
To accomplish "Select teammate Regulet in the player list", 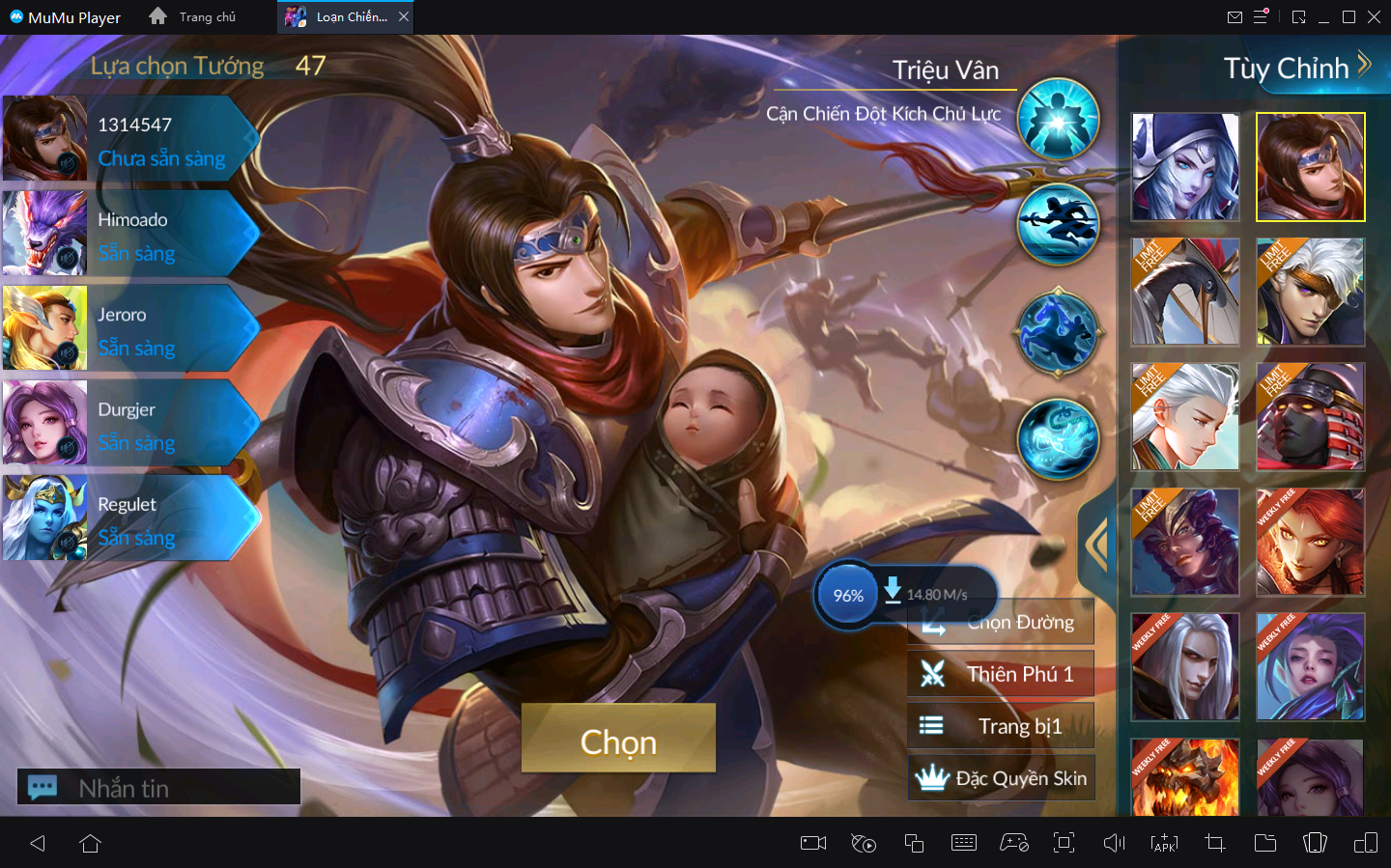I will pos(130,518).
